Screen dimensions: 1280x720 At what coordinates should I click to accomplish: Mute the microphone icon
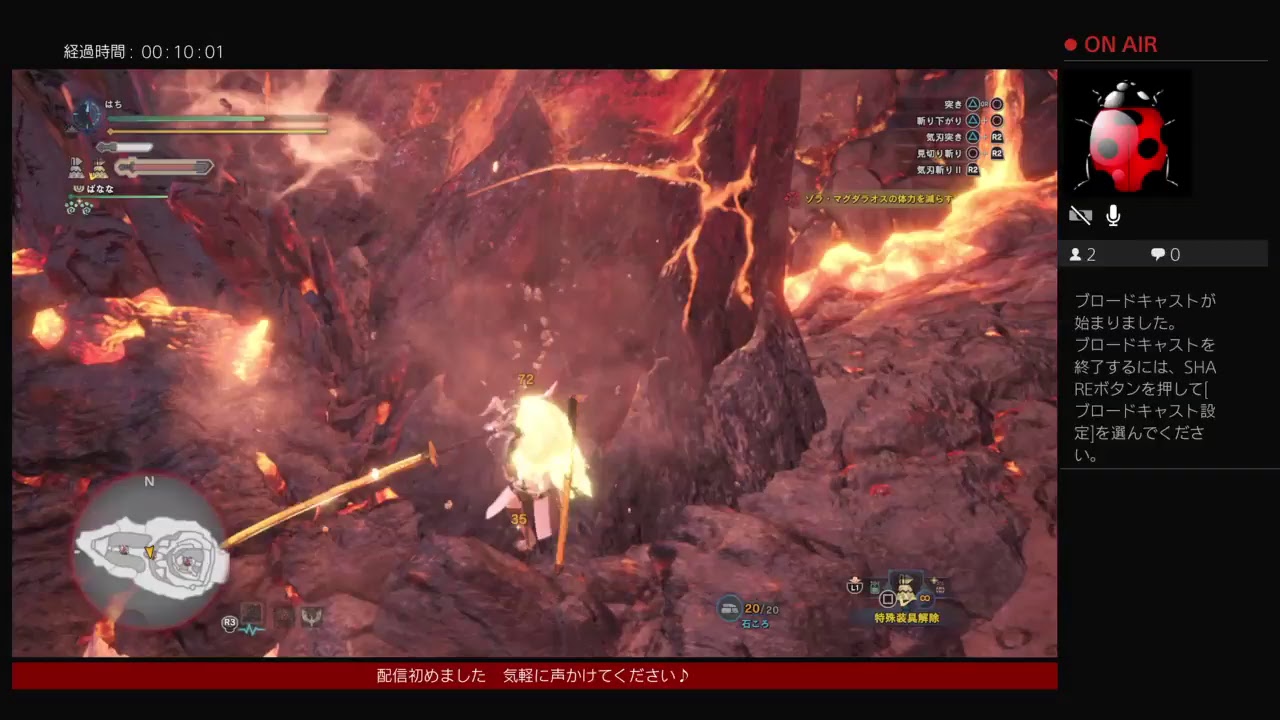(1112, 214)
